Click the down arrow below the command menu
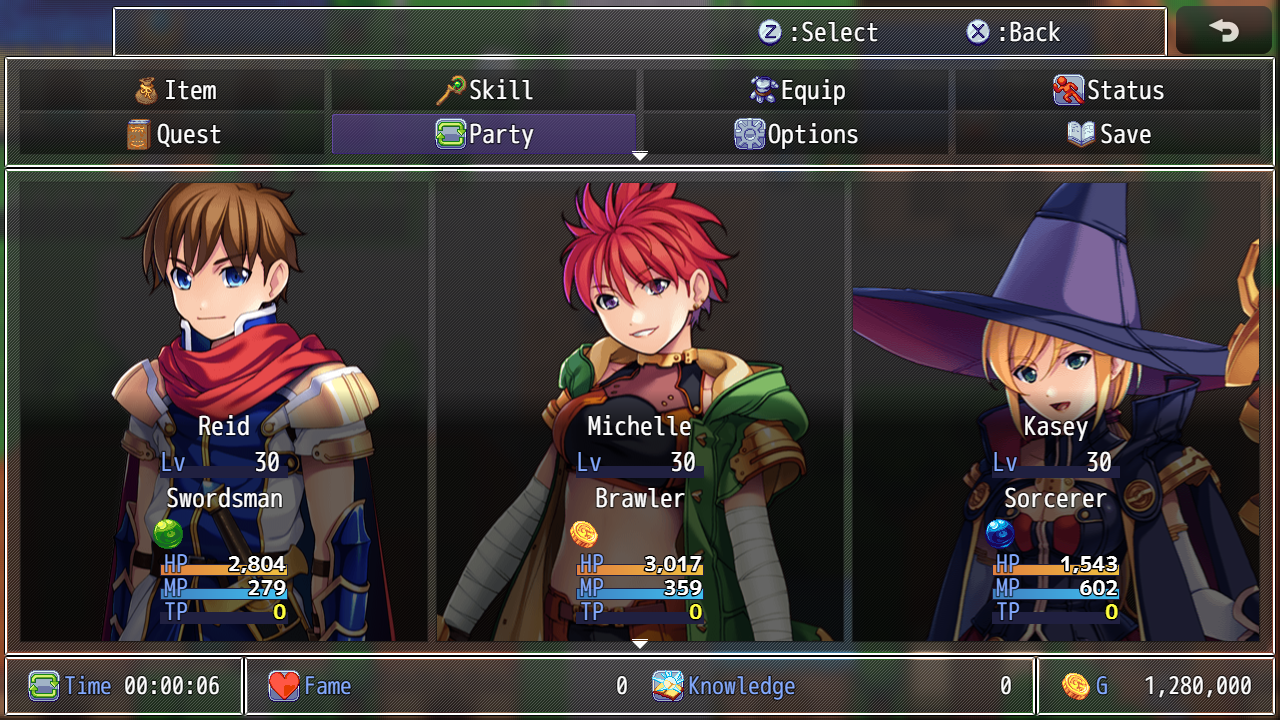 [x=640, y=157]
